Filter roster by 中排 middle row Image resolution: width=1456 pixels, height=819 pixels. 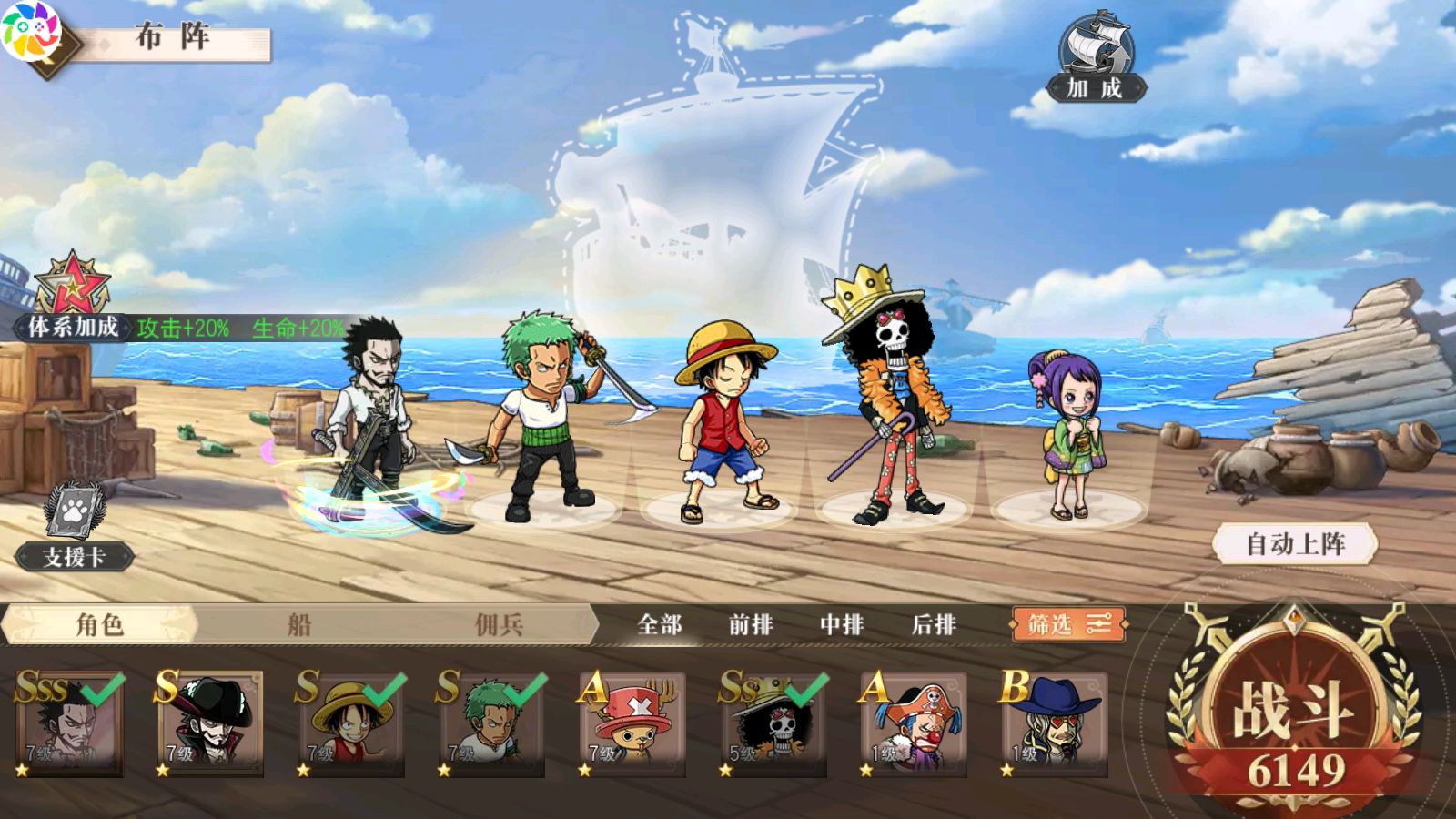click(x=842, y=624)
